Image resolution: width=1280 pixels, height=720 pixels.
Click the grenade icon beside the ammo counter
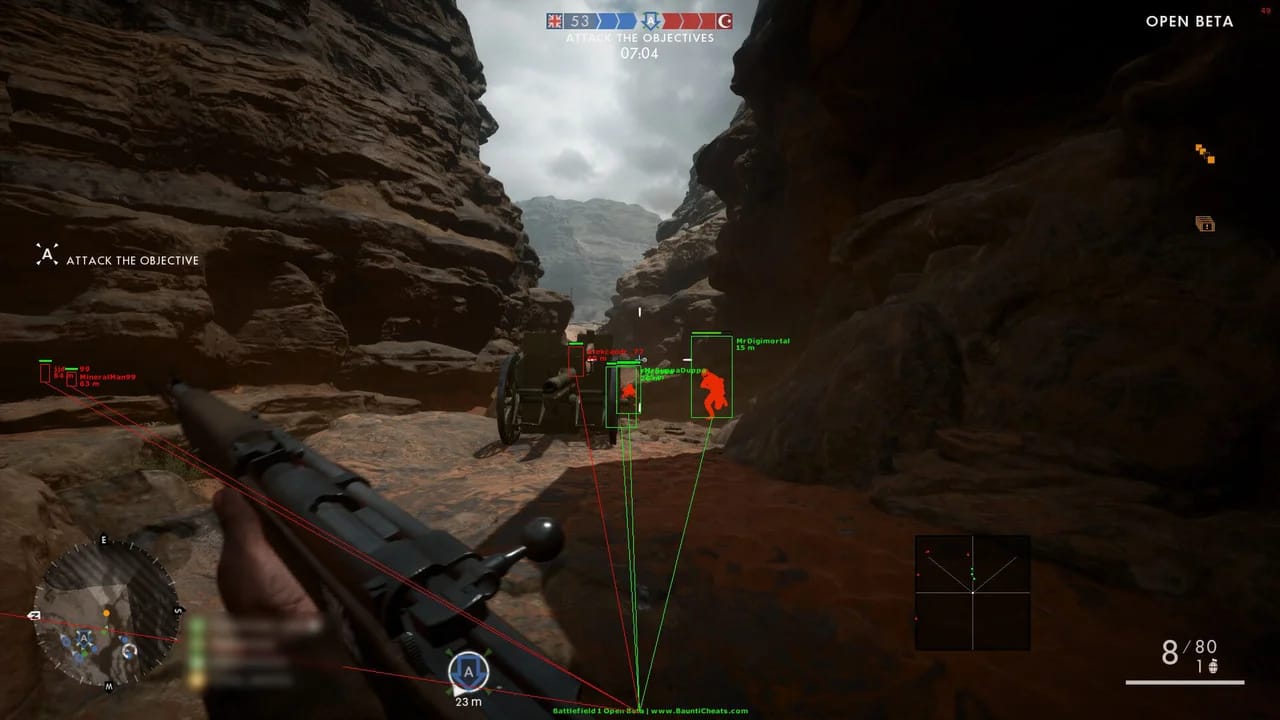coord(1213,666)
